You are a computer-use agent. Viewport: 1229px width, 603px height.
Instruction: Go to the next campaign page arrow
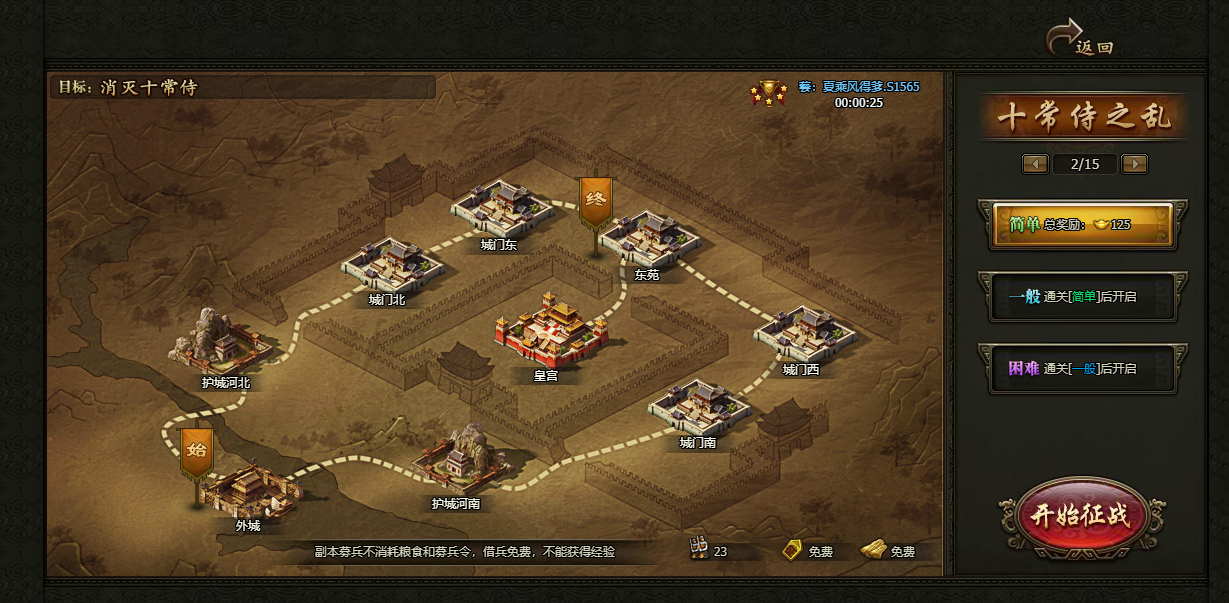tap(1134, 164)
